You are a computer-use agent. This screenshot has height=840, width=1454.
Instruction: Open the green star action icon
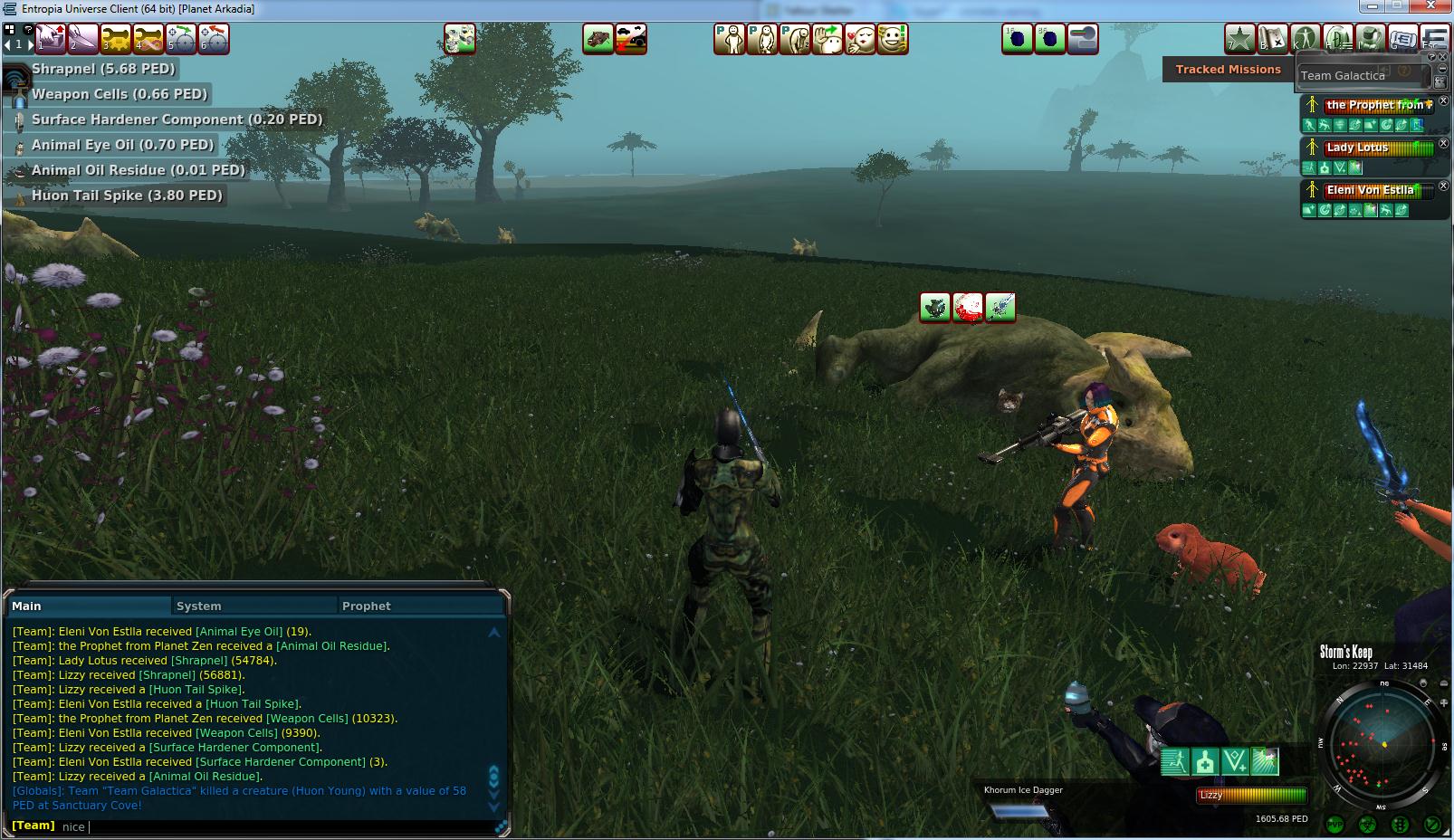1239,39
